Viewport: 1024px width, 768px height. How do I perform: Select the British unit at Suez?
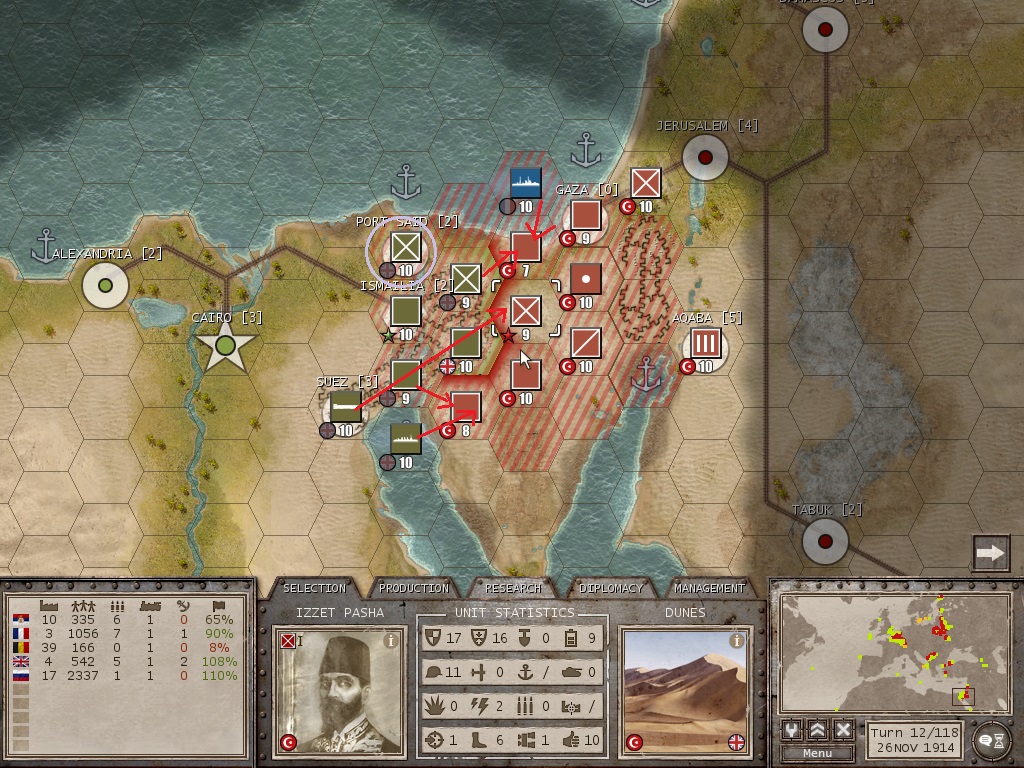pyautogui.click(x=345, y=406)
